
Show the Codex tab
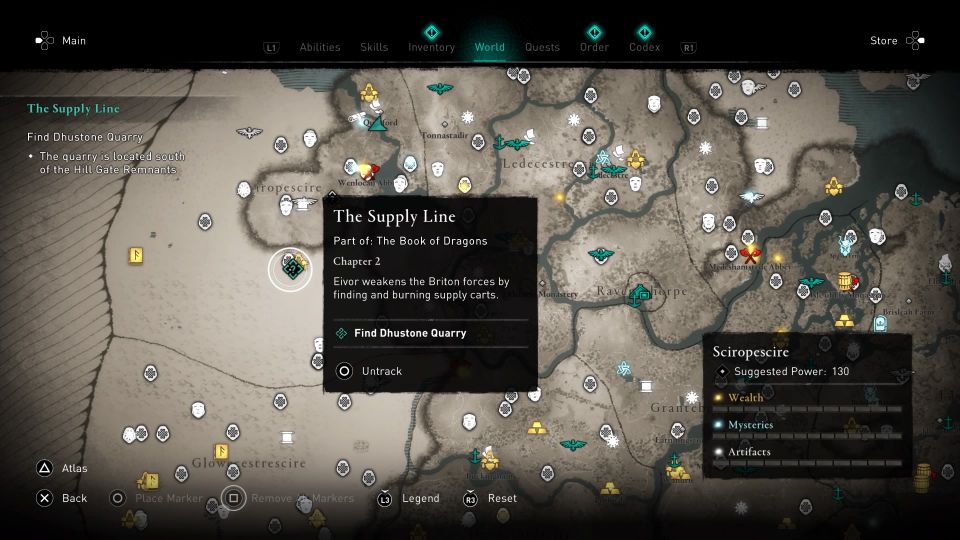(x=645, y=47)
